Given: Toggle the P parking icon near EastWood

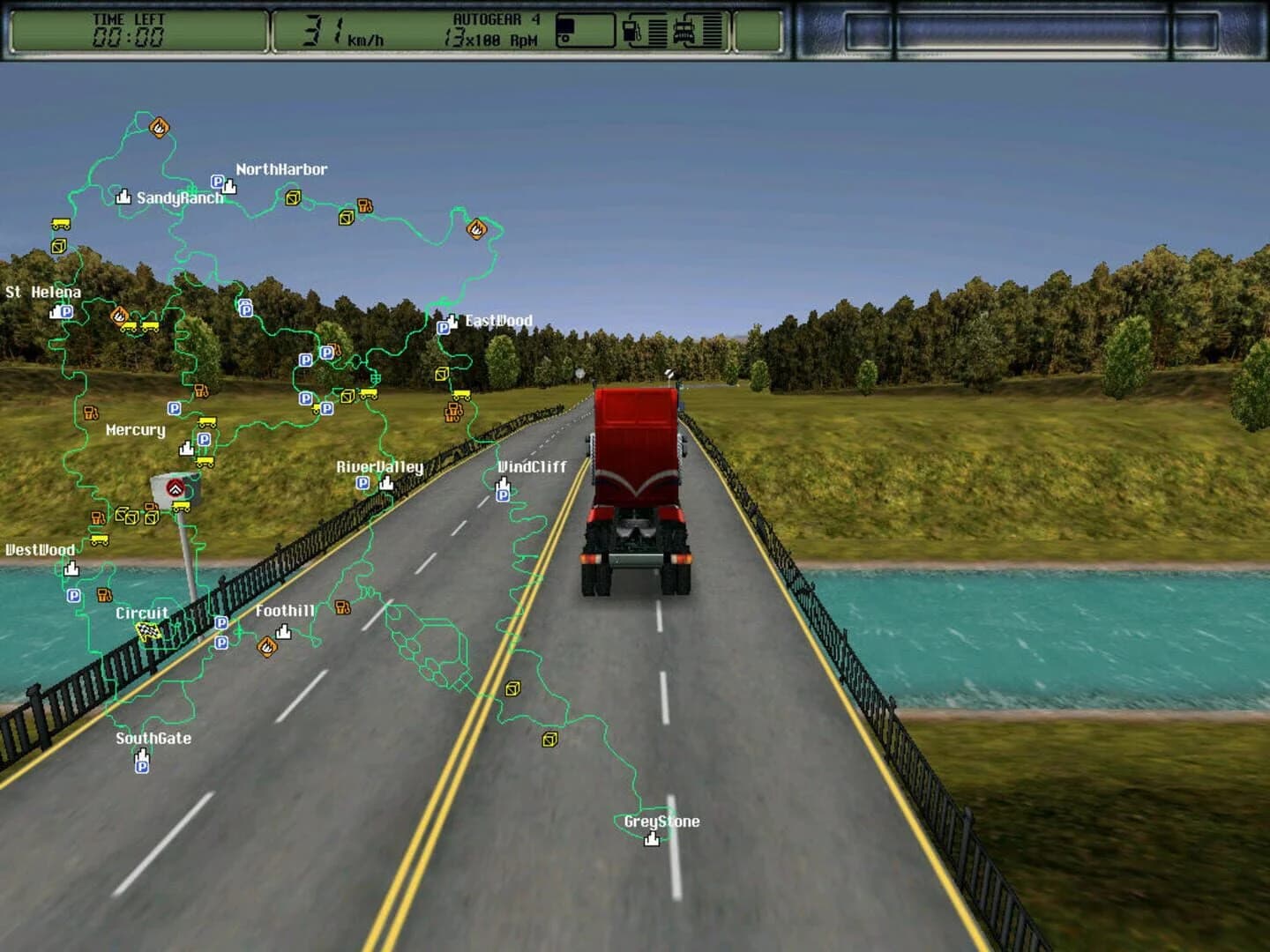Looking at the screenshot, I should click(443, 330).
